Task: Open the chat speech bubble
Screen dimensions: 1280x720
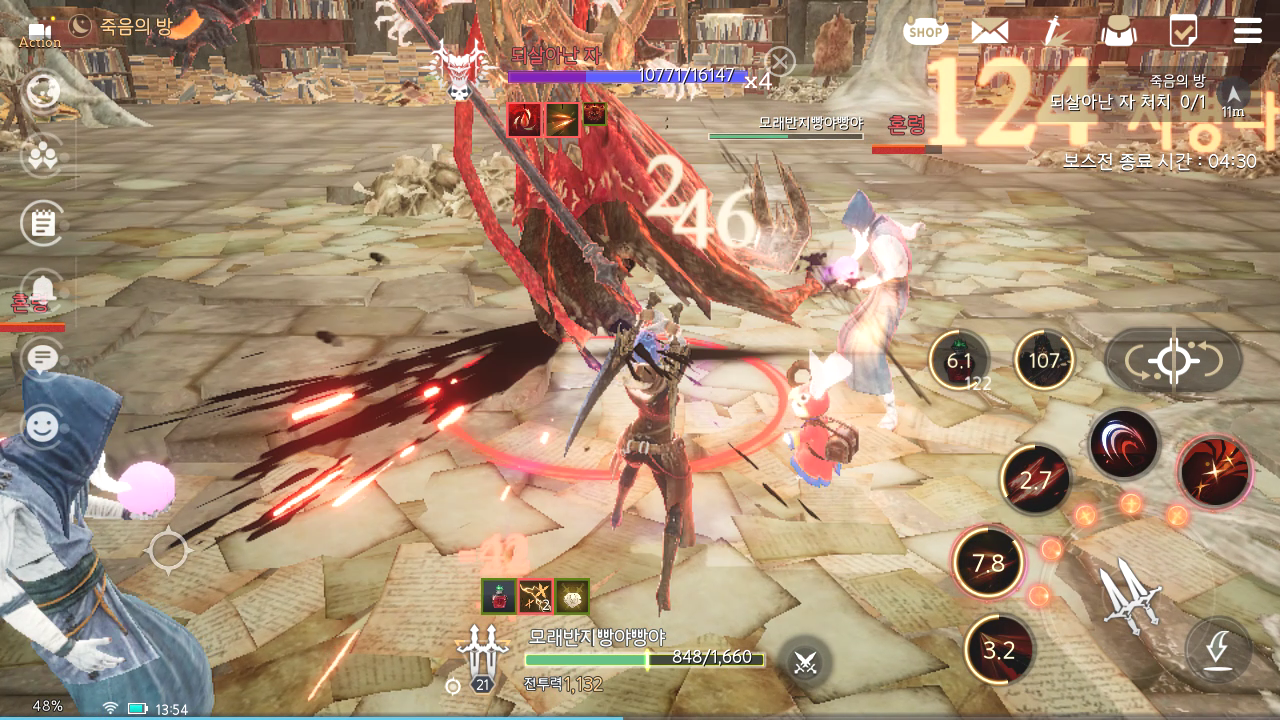Action: pyautogui.click(x=42, y=357)
